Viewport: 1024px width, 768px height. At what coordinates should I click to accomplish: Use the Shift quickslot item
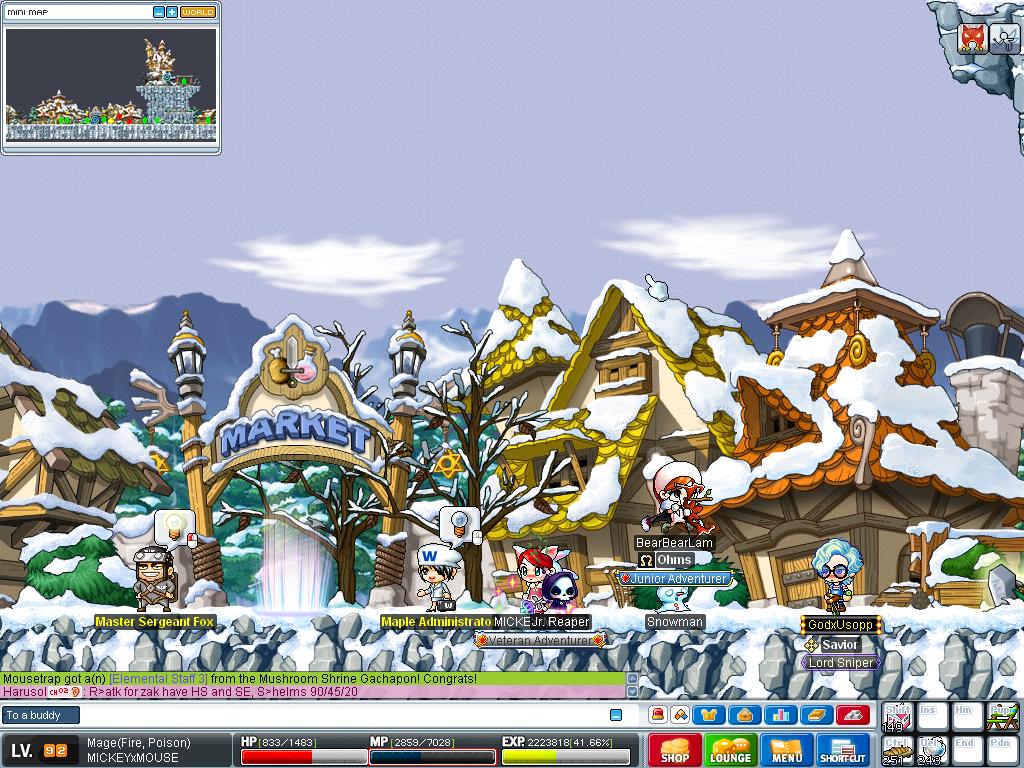pos(897,717)
